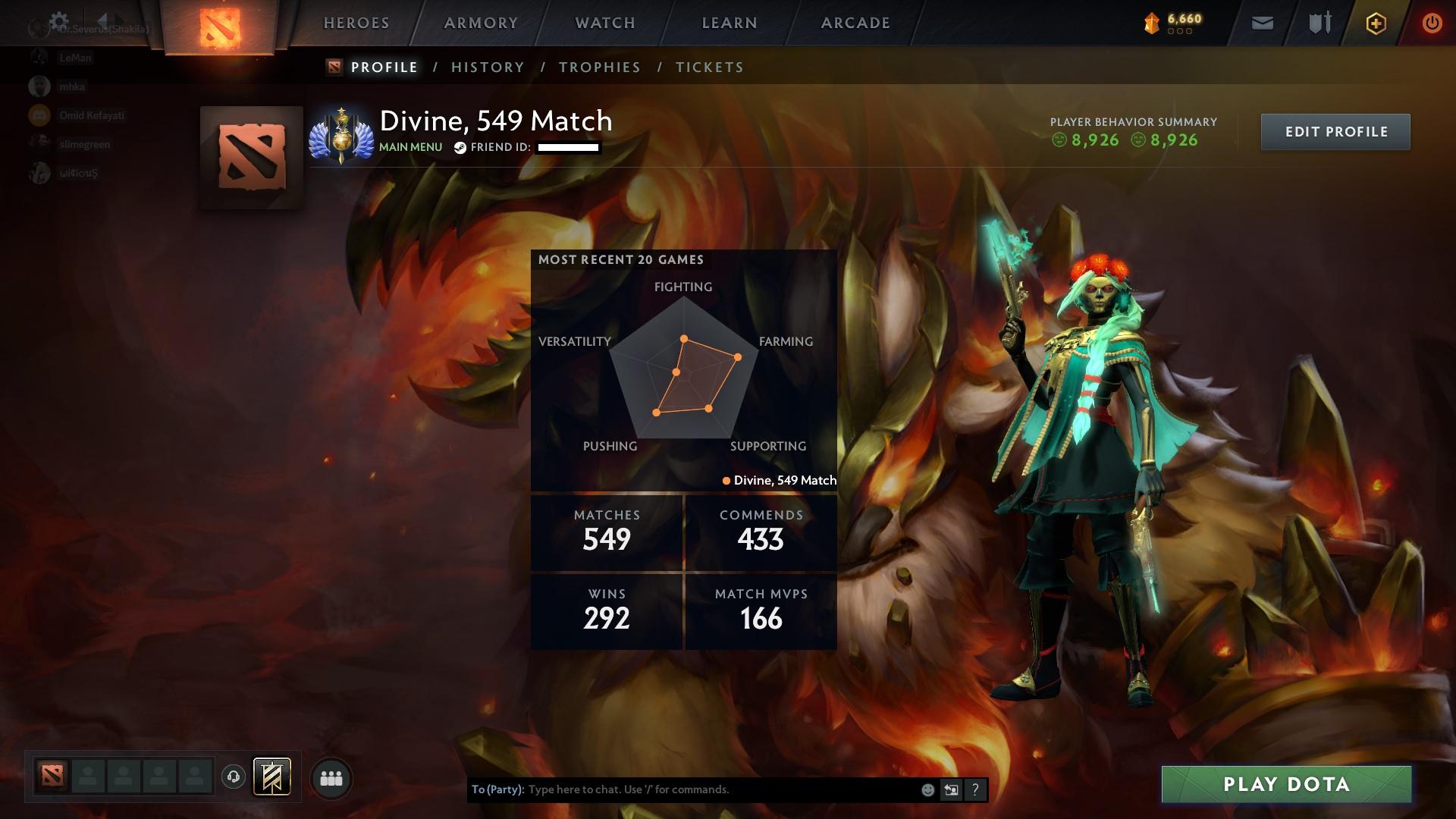This screenshot has height=819, width=1456.
Task: Click the party chat input field
Action: (x=720, y=789)
